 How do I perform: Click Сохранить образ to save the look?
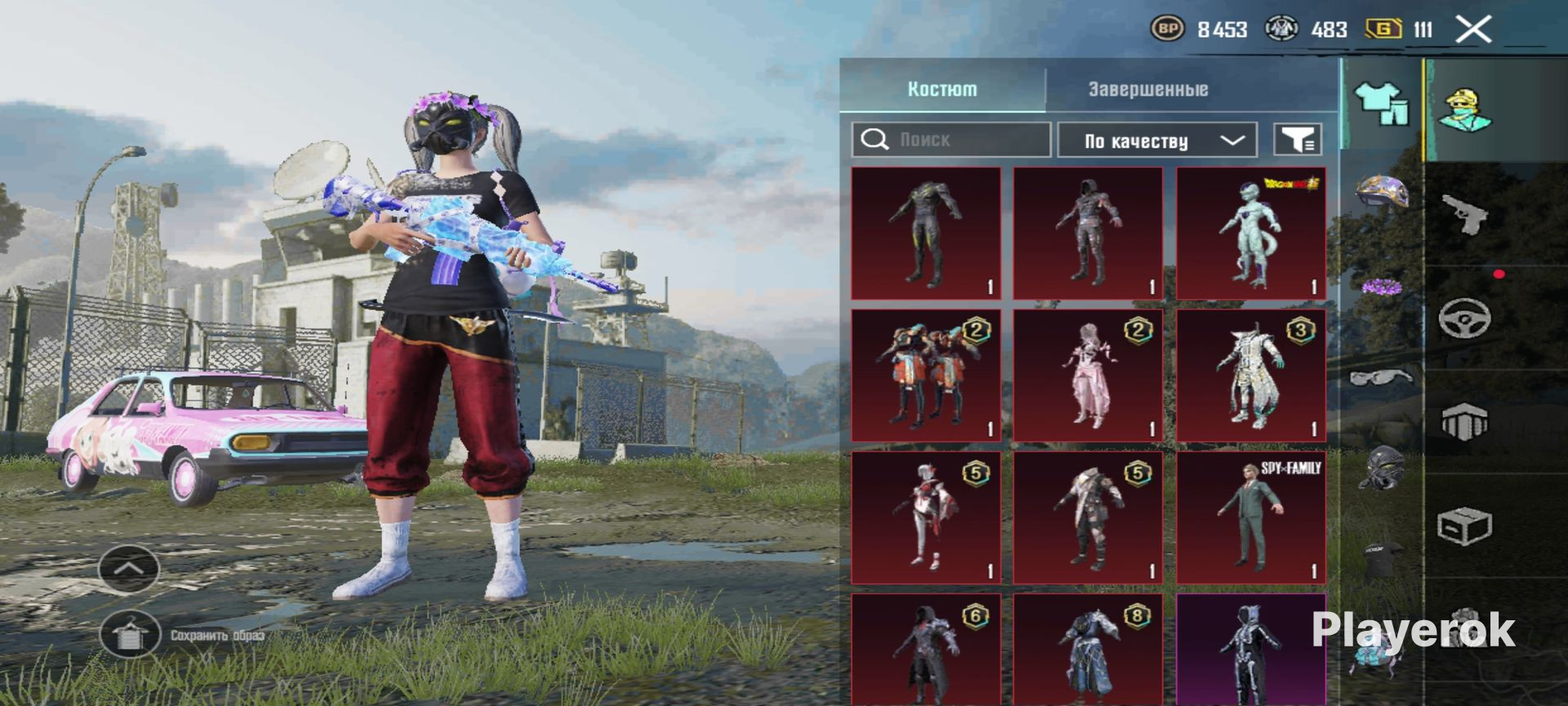click(x=129, y=634)
